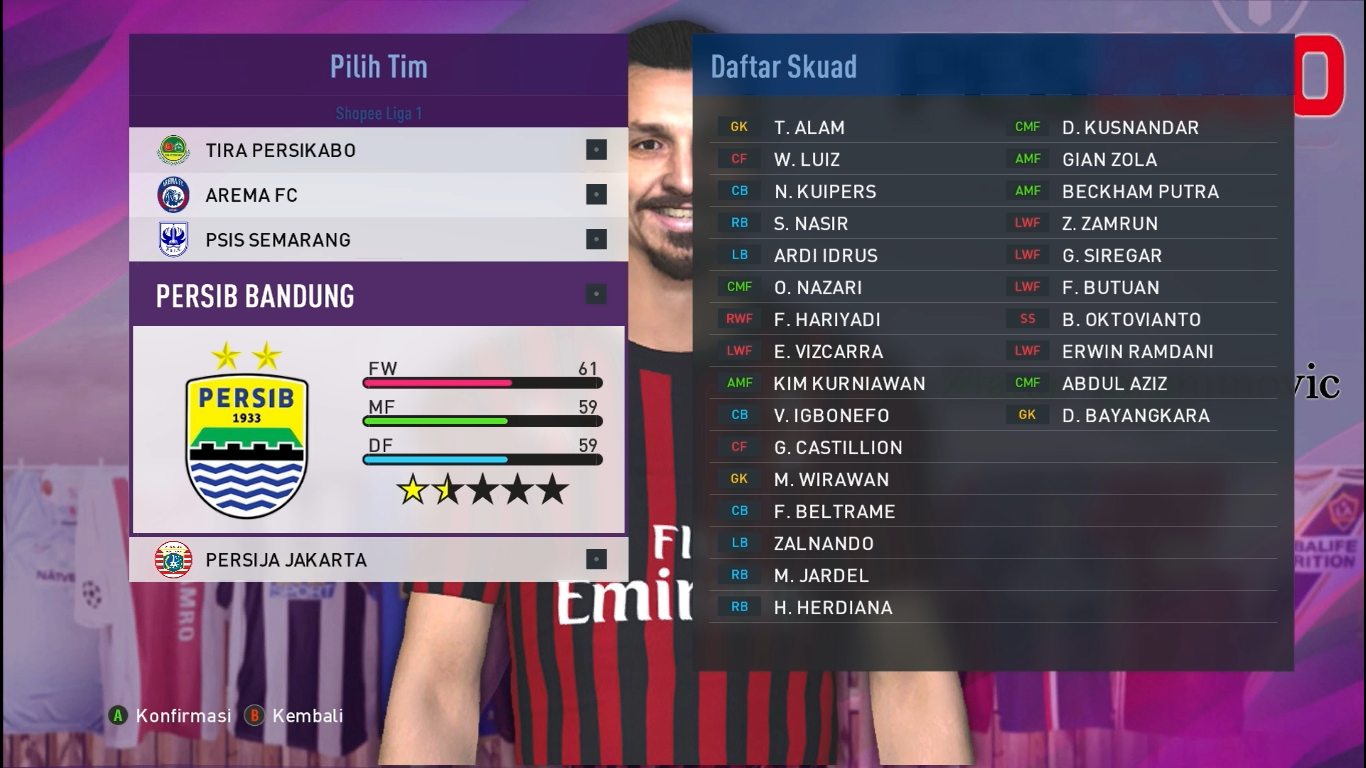Select D. Kusnandar in the squad list
The image size is (1366, 768).
coord(1130,128)
